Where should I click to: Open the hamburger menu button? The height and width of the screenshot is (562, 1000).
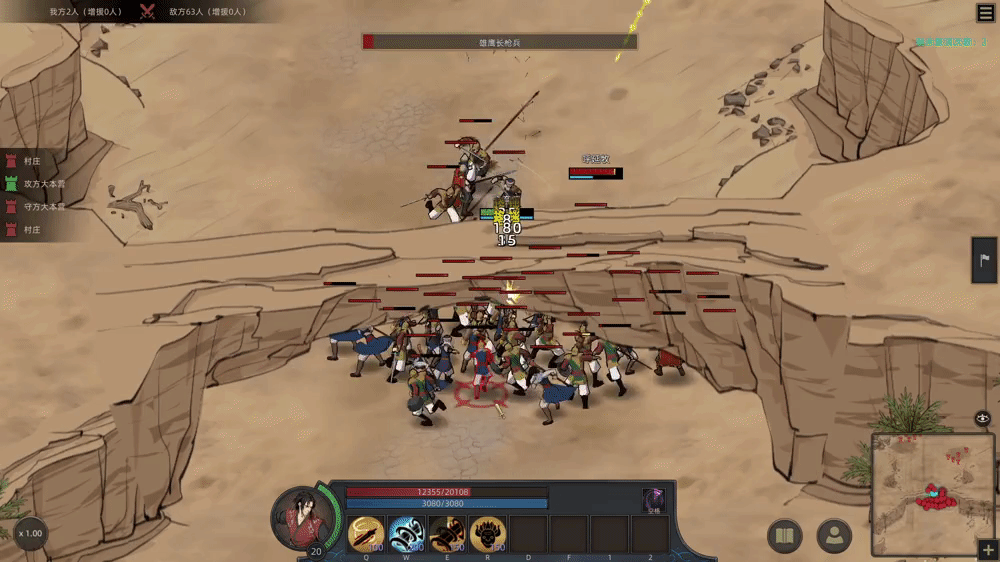click(985, 12)
